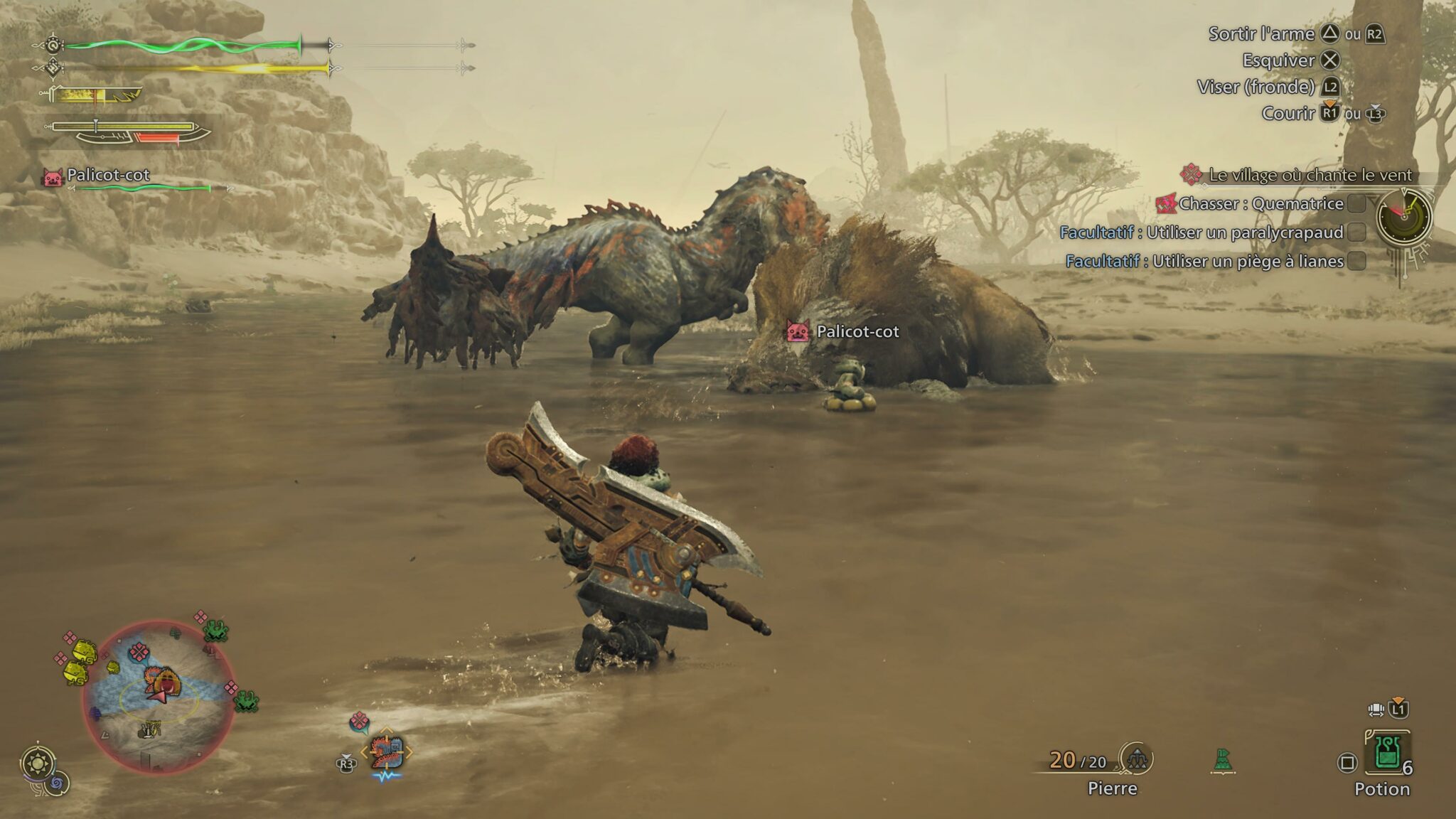The image size is (1456, 819).
Task: Select the Pierre sling ammo icon
Action: (1136, 759)
